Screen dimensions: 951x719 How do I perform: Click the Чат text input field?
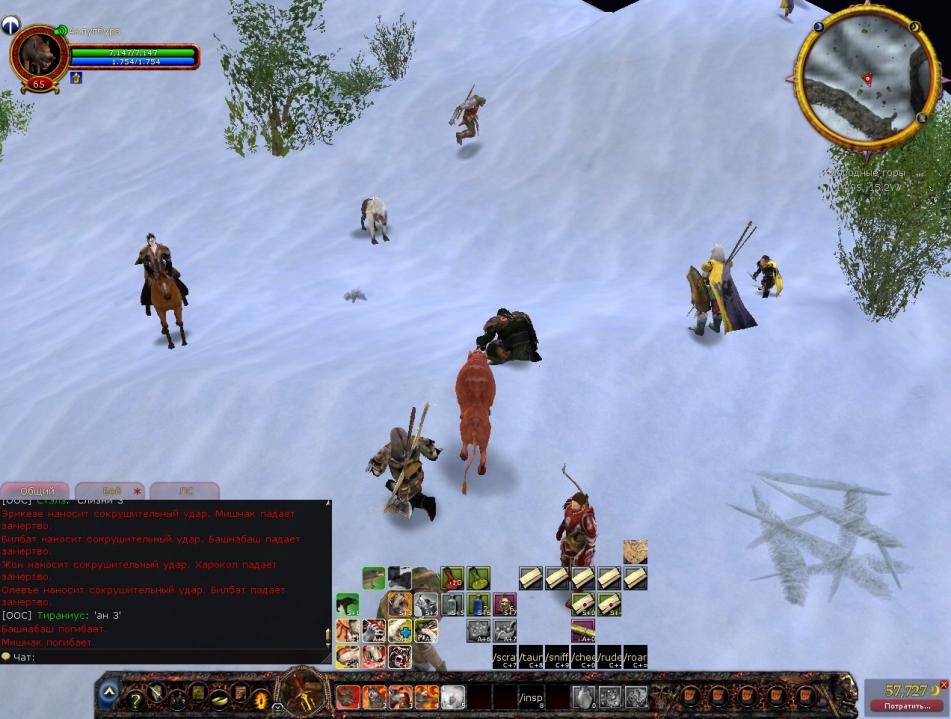pyautogui.click(x=170, y=657)
